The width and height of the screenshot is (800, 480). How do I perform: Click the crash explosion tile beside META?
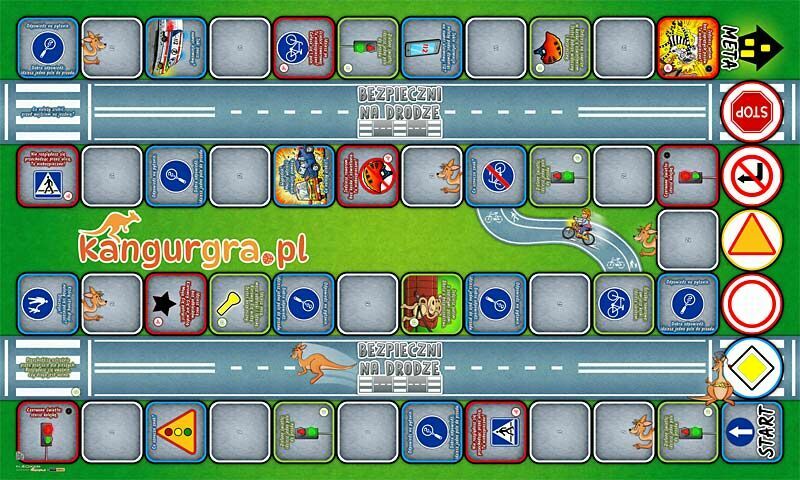(689, 47)
